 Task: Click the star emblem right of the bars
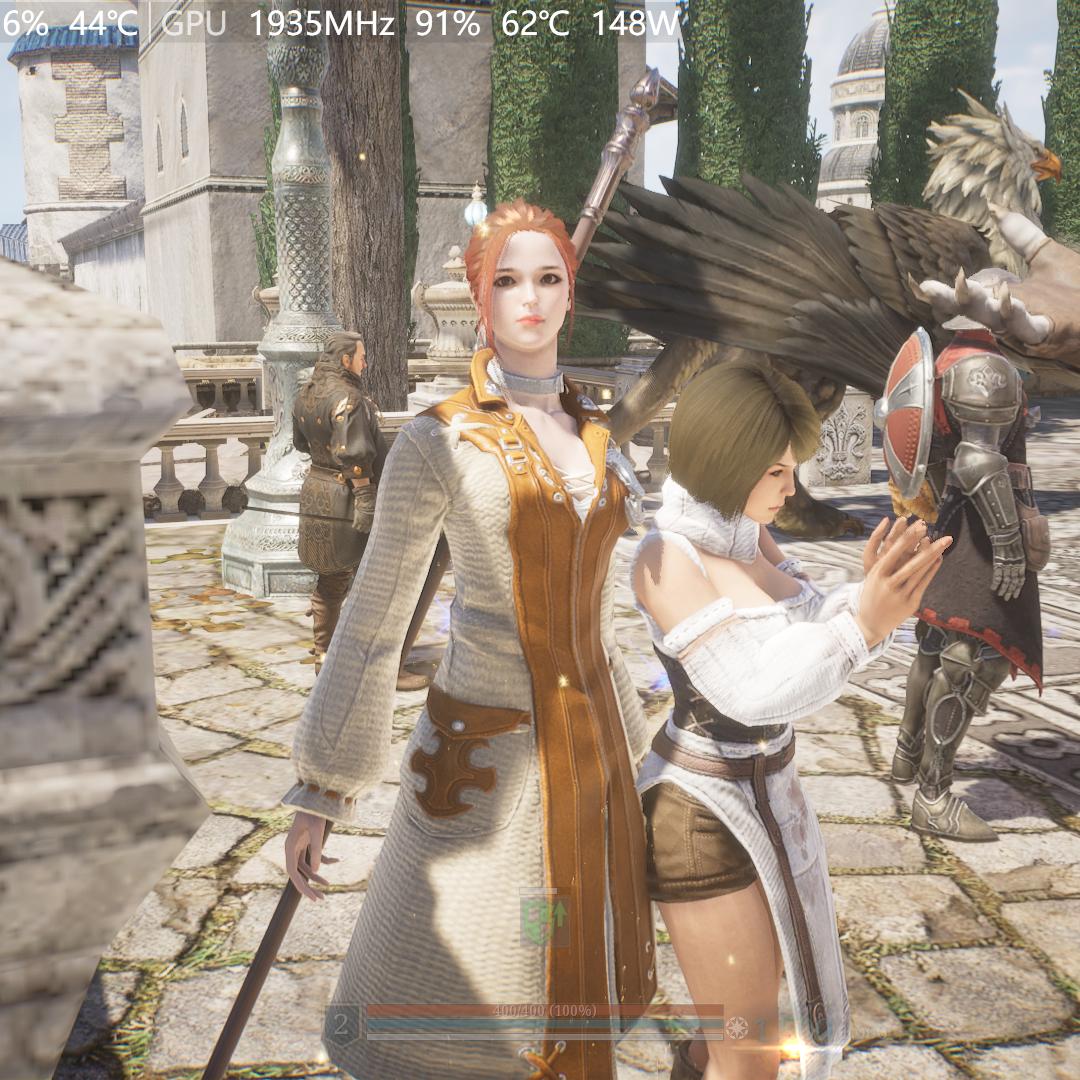click(x=738, y=1027)
